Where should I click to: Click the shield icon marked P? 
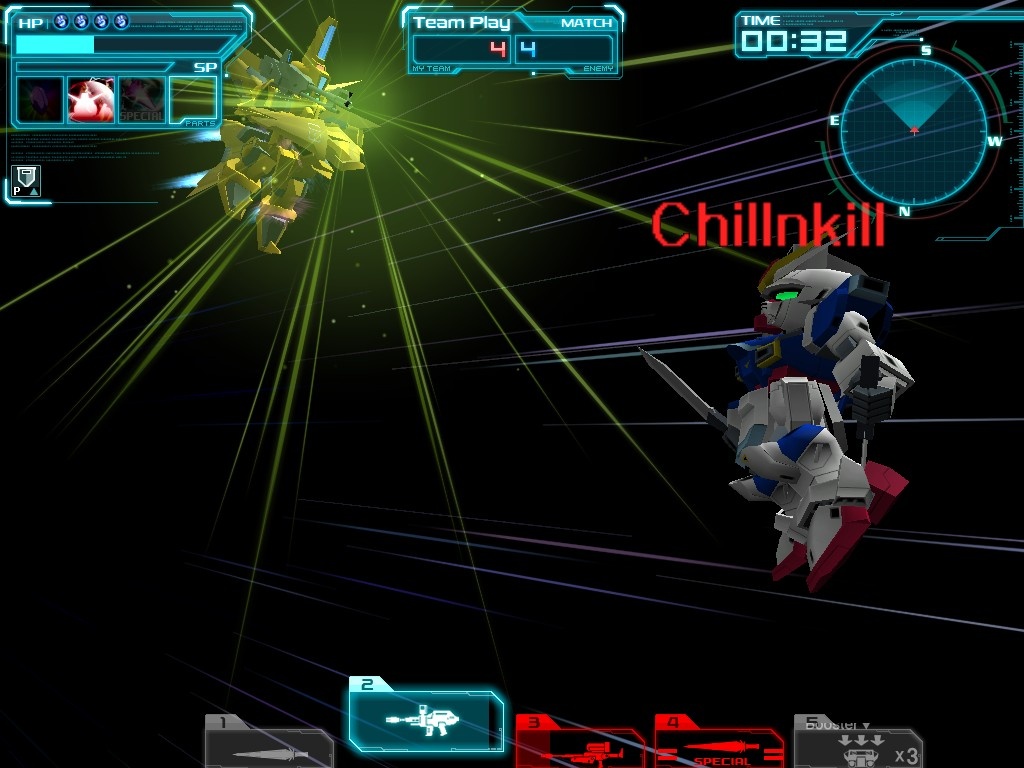tap(27, 180)
